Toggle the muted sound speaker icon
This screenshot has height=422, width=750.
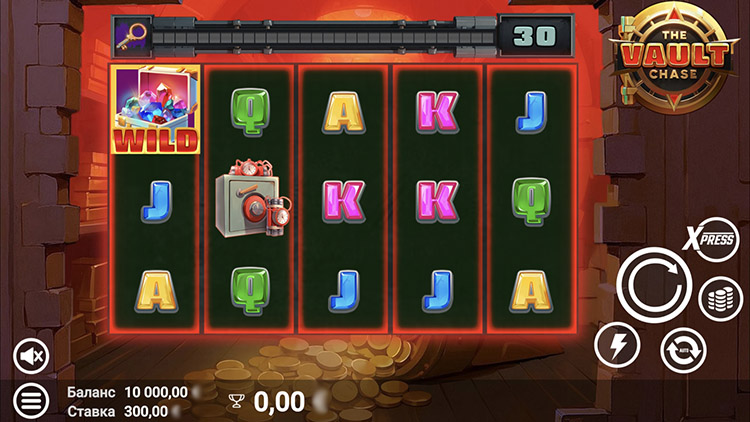tap(31, 355)
